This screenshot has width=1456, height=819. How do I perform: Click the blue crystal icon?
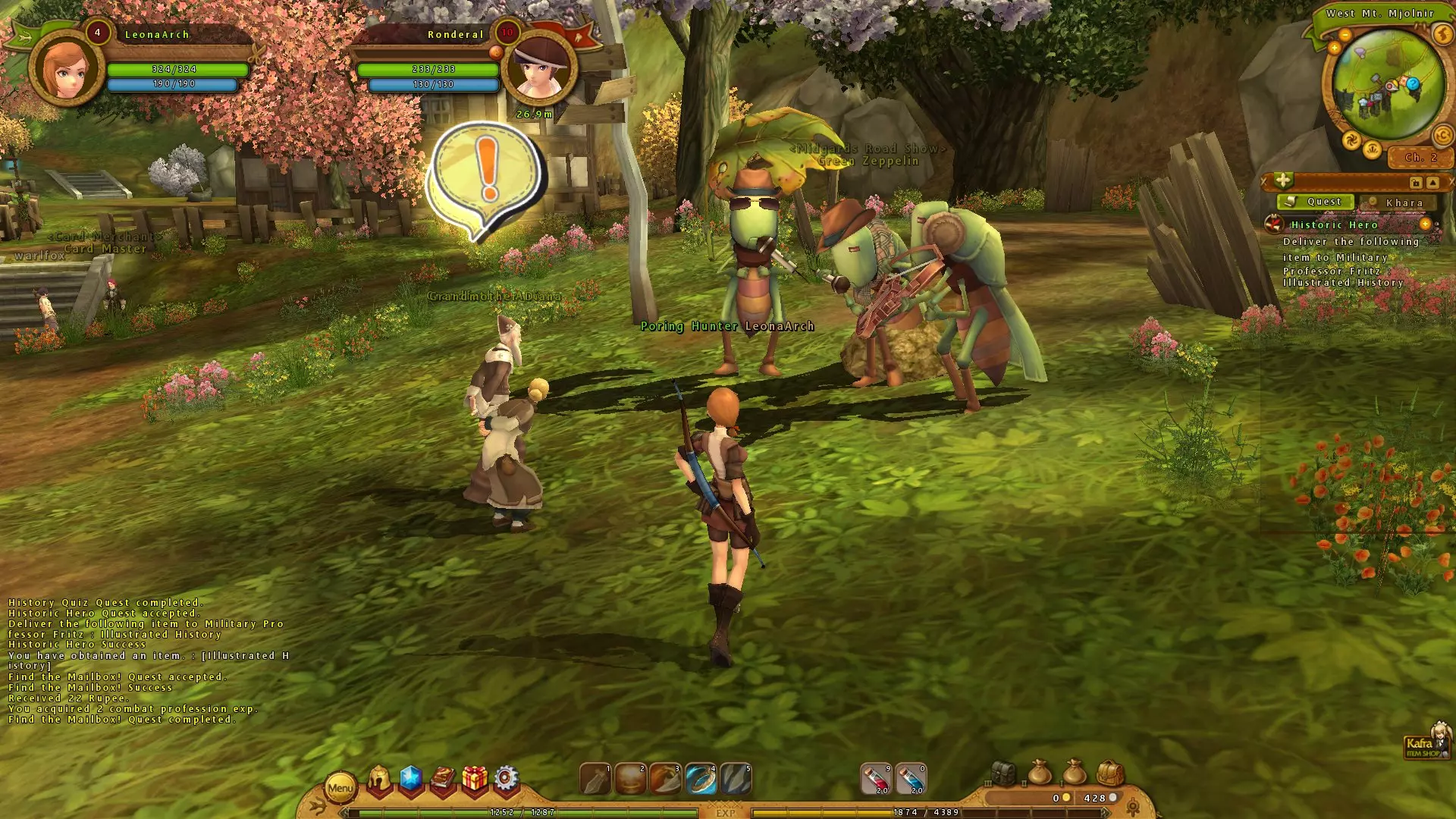coord(410,778)
